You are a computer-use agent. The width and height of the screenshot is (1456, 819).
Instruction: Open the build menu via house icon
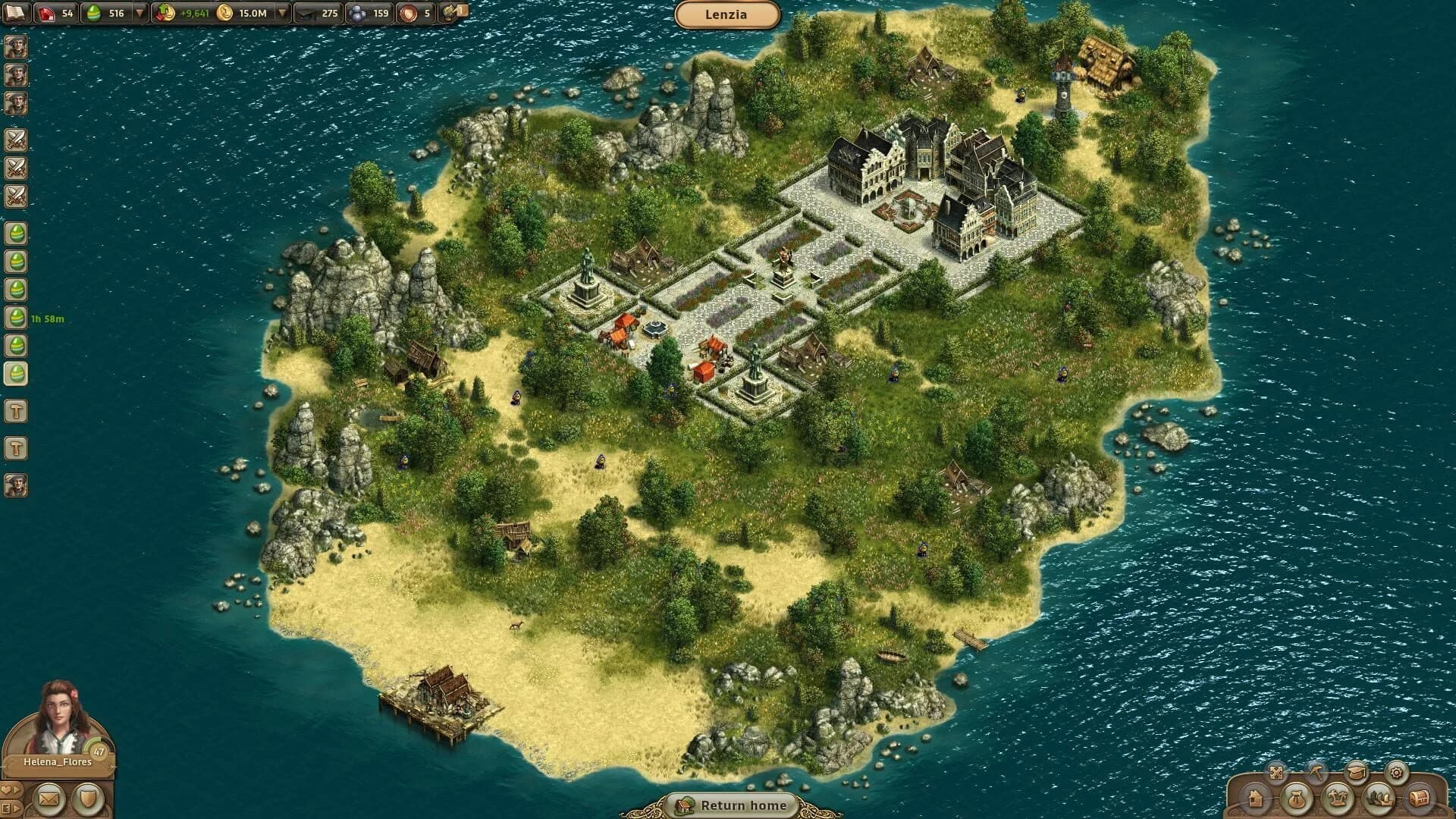coord(1255,799)
